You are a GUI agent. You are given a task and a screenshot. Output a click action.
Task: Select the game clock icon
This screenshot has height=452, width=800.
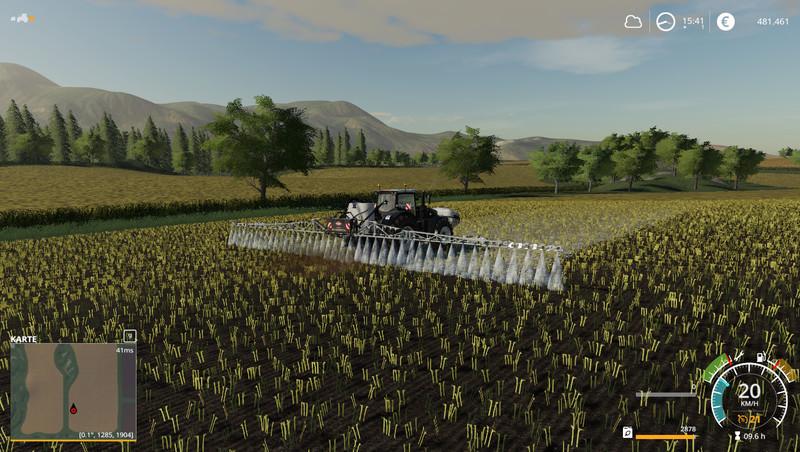click(x=665, y=22)
